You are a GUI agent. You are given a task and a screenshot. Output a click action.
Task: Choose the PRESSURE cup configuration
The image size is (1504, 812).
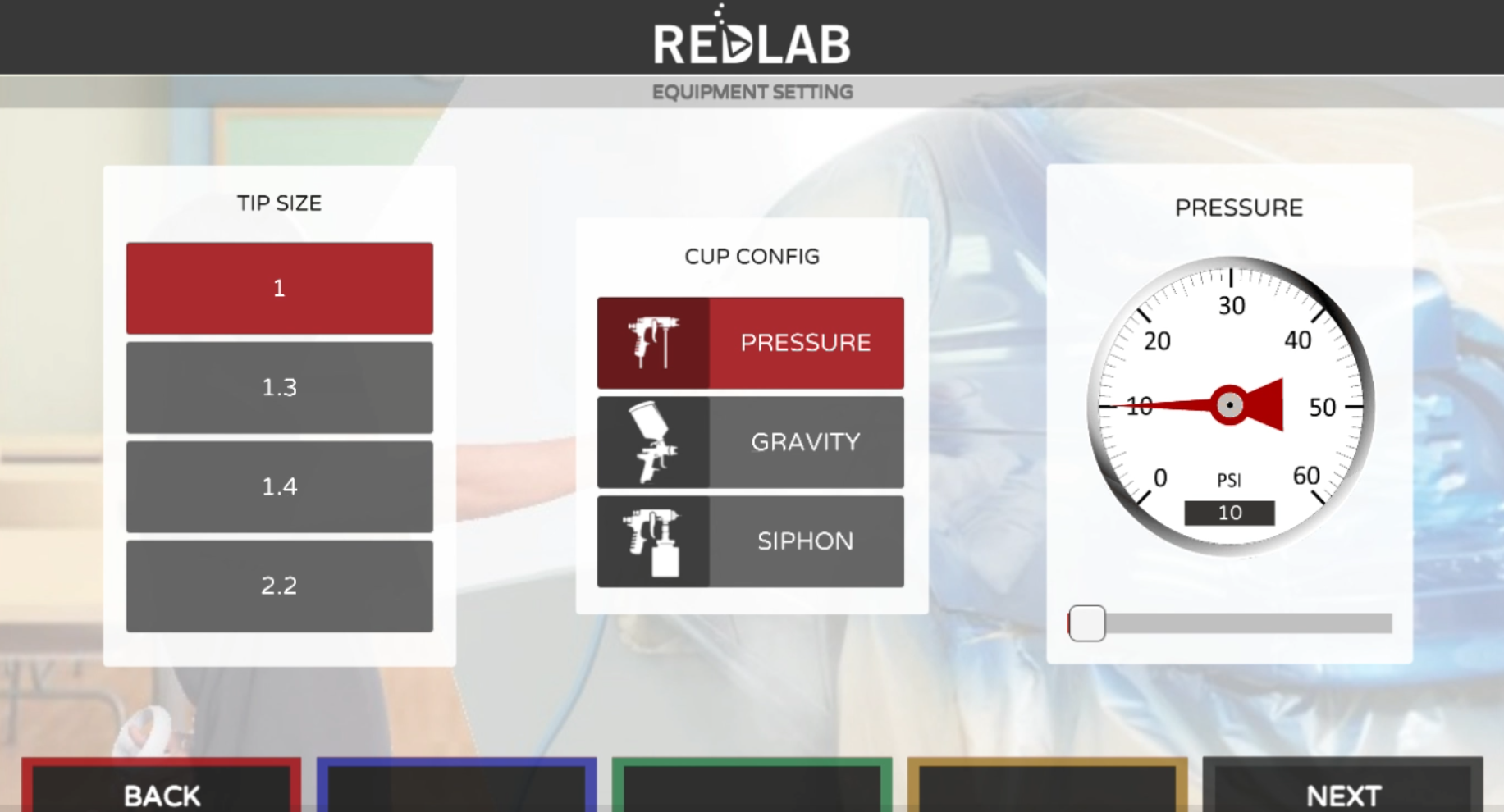pyautogui.click(x=804, y=342)
